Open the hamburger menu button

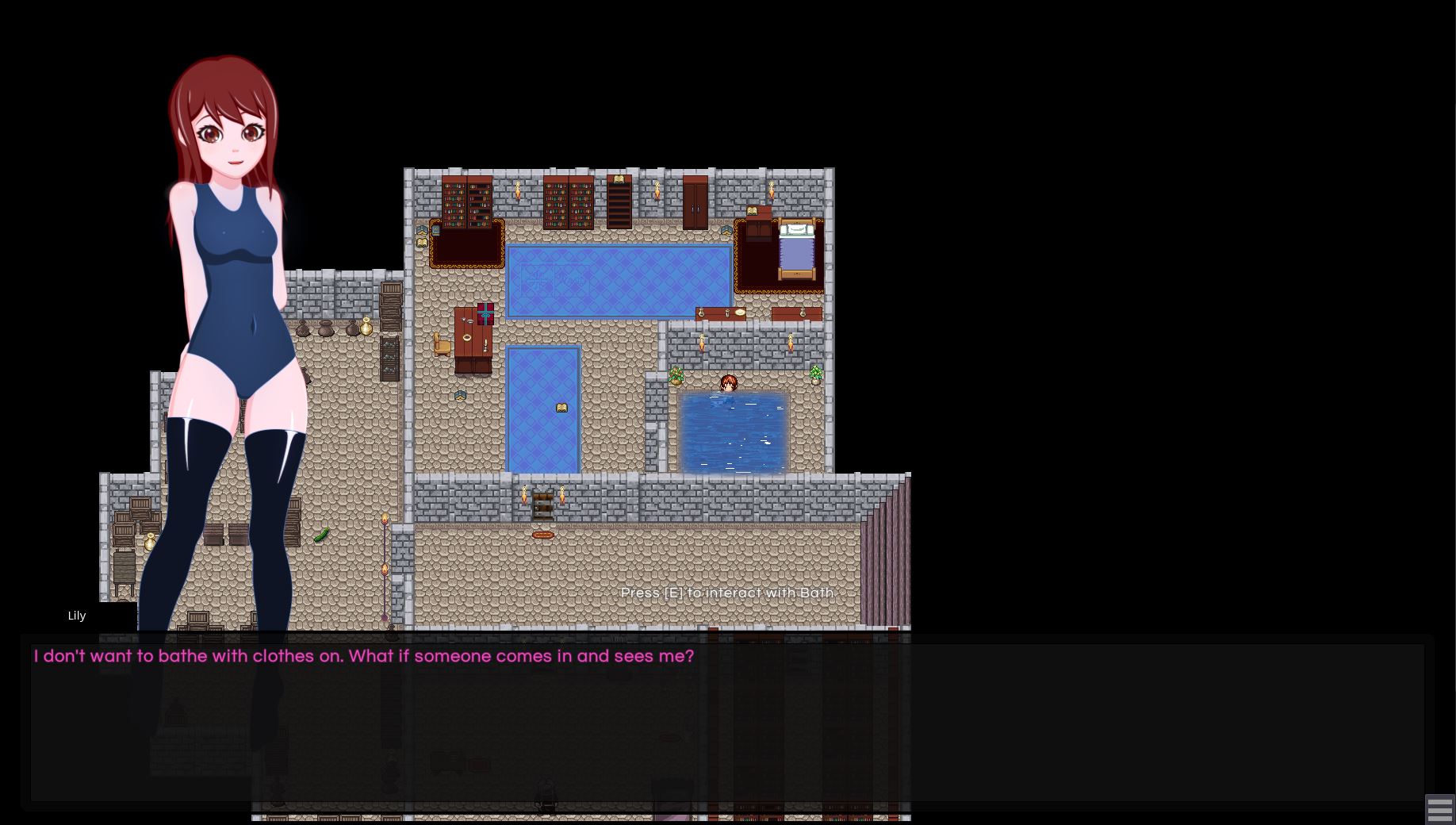point(1439,809)
